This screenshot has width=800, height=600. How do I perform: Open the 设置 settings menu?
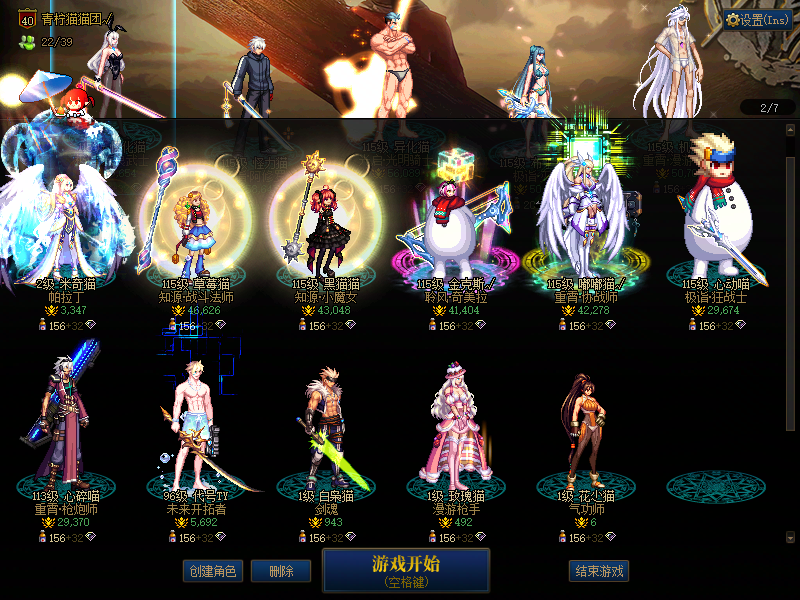[758, 20]
